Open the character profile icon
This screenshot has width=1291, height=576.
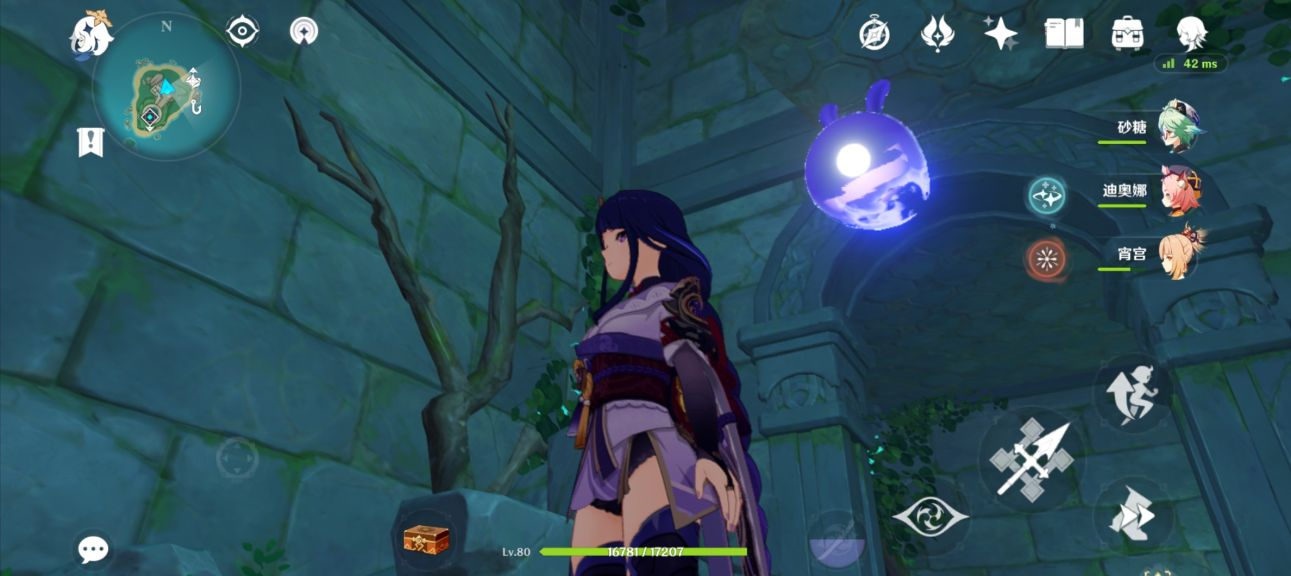pos(1191,34)
